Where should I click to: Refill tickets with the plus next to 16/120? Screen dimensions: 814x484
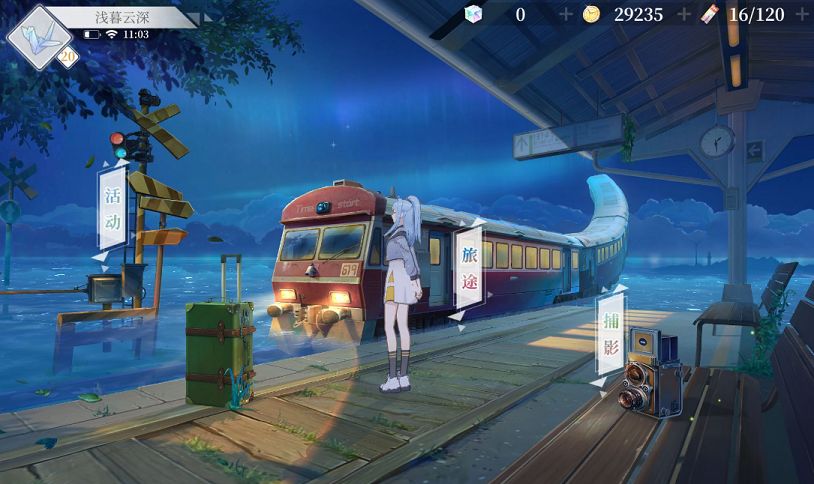(800, 14)
